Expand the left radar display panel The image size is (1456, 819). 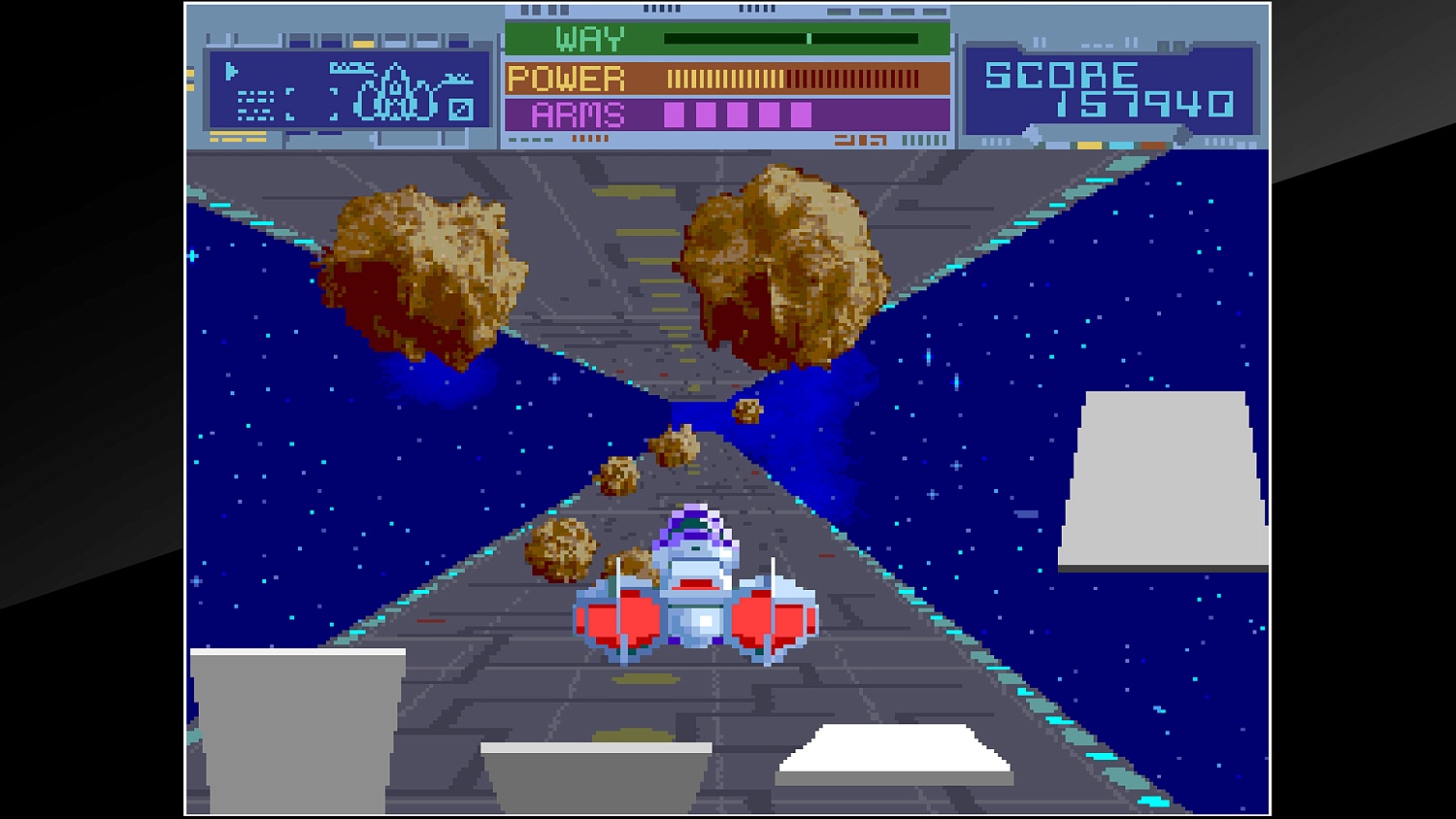[349, 87]
